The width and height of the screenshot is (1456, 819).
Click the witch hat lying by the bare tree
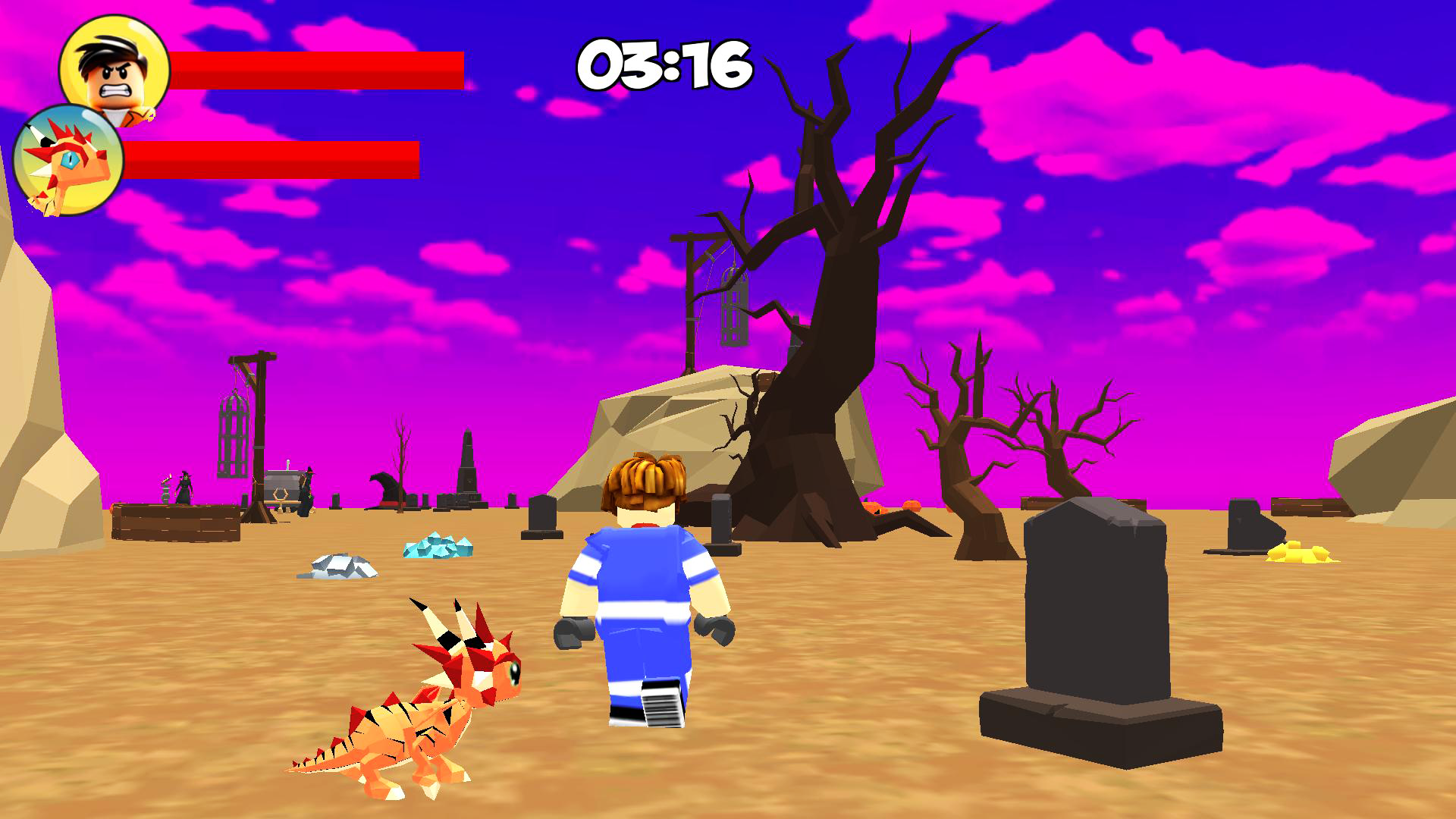[387, 491]
